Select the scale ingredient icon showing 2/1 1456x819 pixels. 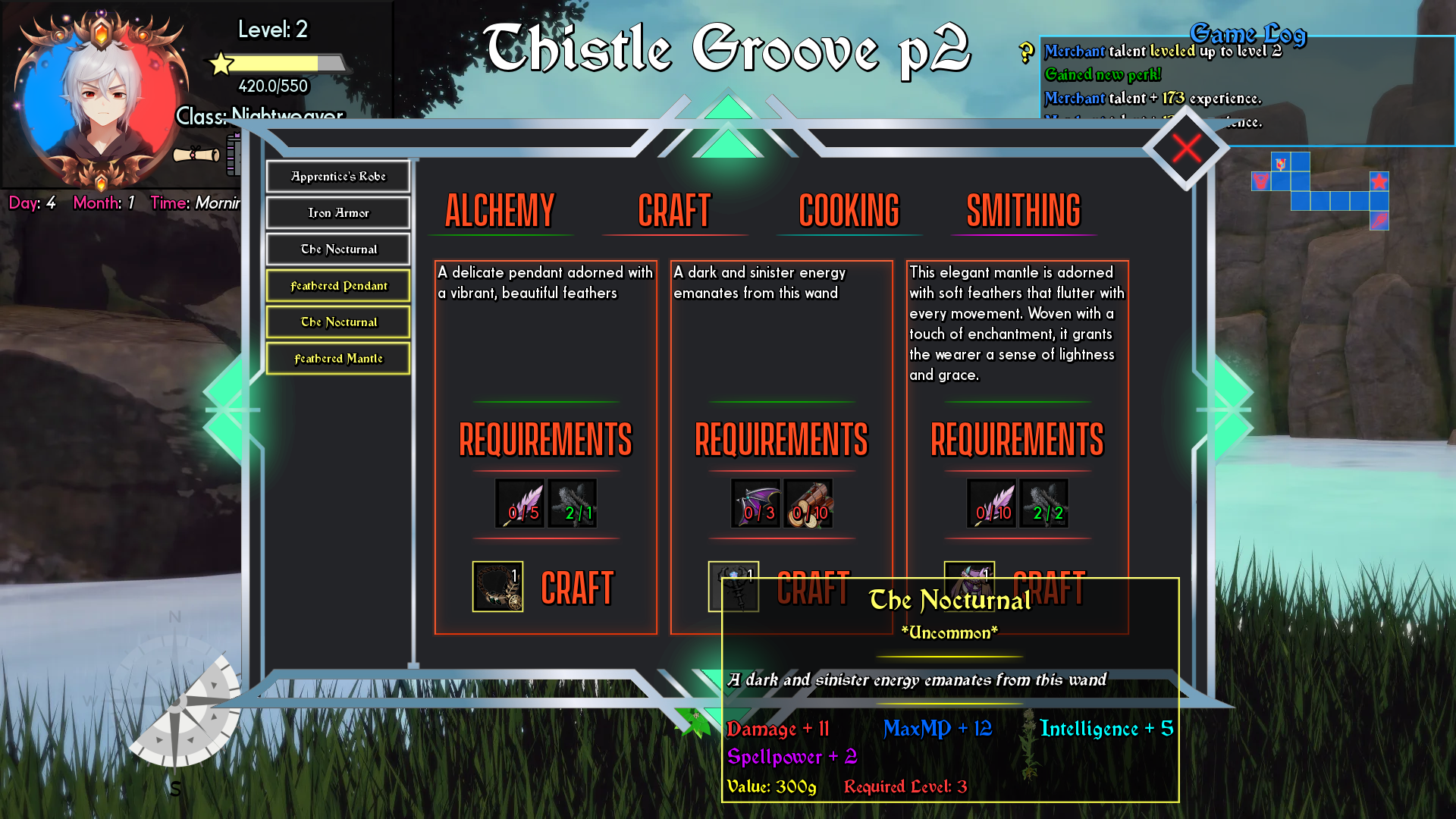coord(574,503)
